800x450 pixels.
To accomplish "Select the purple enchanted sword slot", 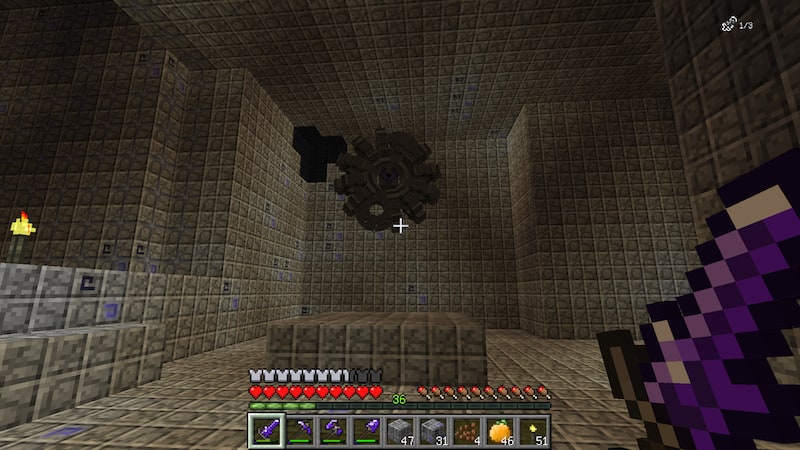I will point(265,431).
